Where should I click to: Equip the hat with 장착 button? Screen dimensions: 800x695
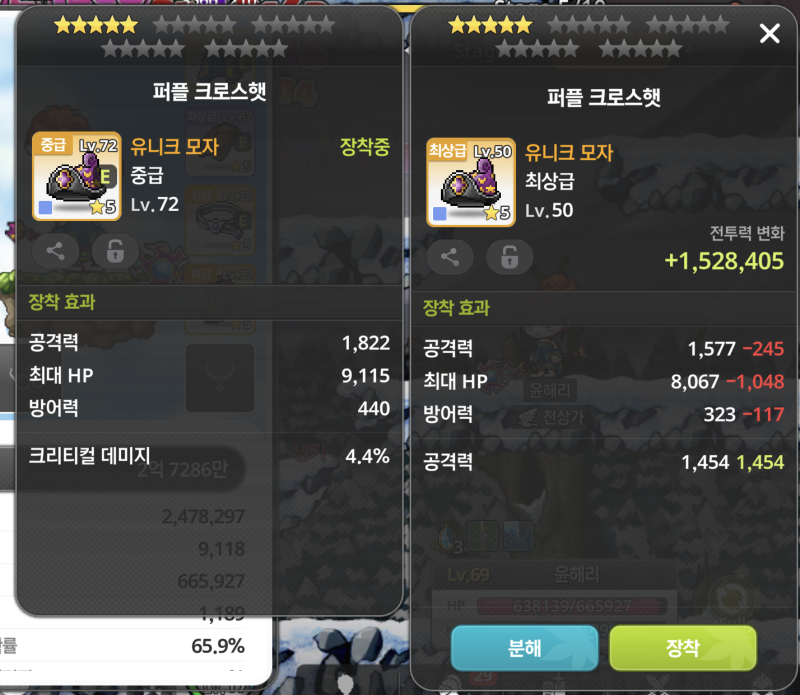(x=682, y=648)
